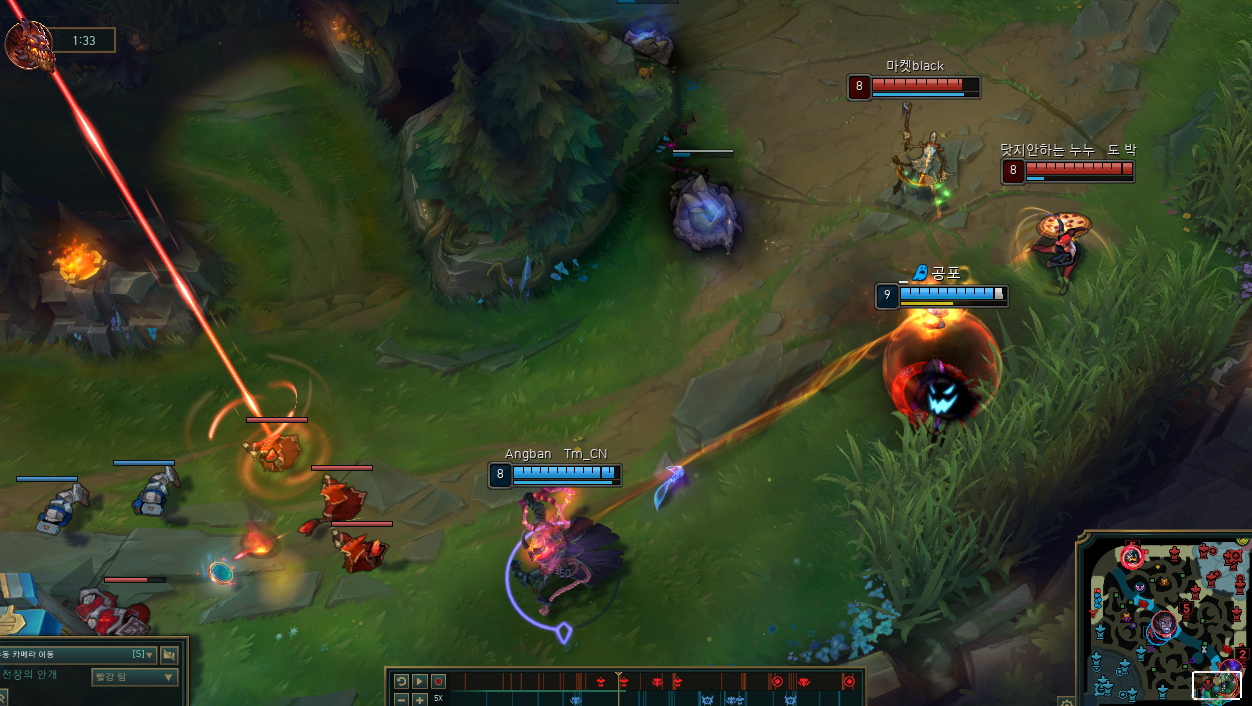Jump to the first red kill marker on the timeline
This screenshot has height=706, width=1252.
click(600, 682)
